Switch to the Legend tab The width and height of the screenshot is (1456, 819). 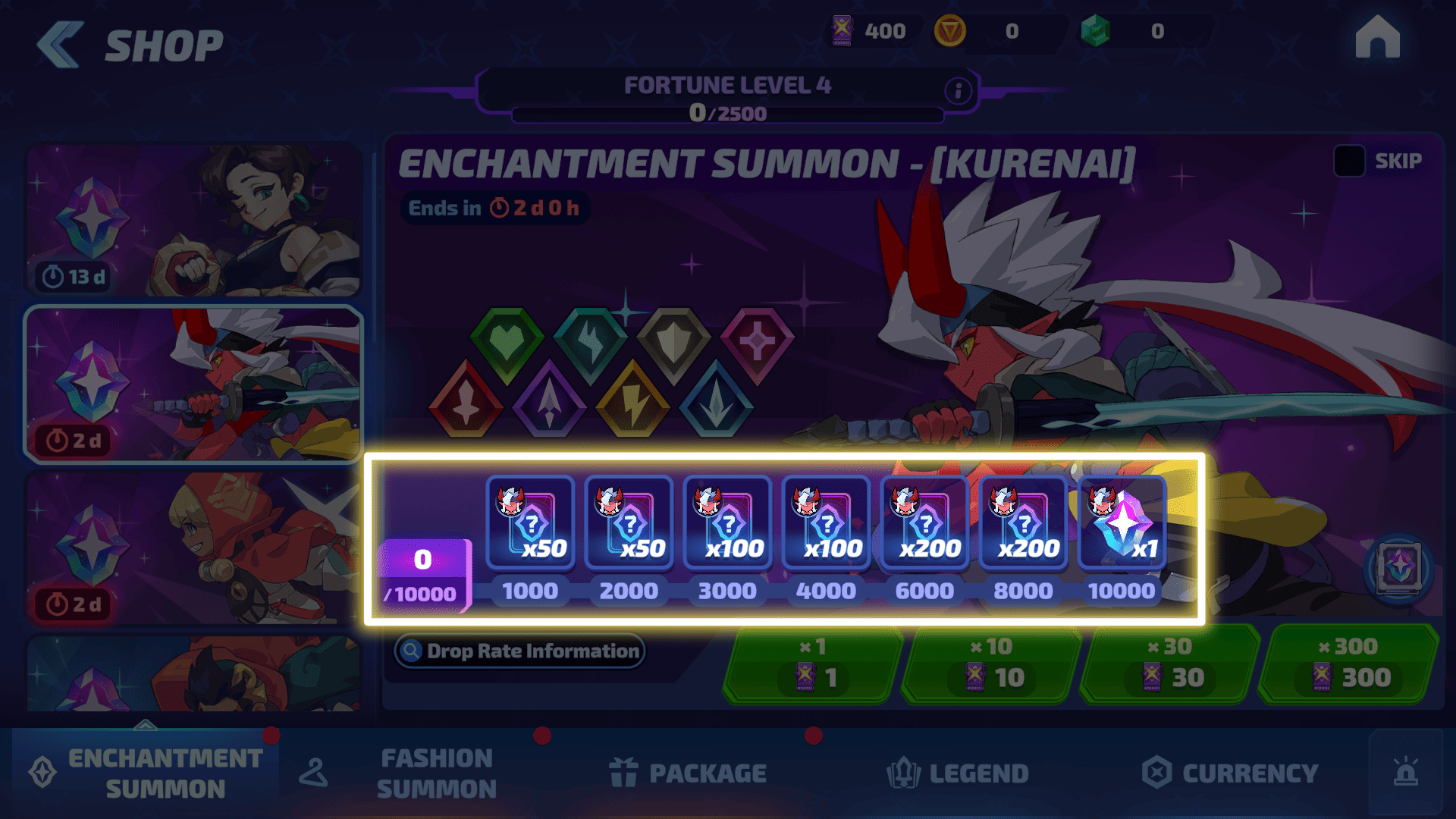(x=957, y=773)
